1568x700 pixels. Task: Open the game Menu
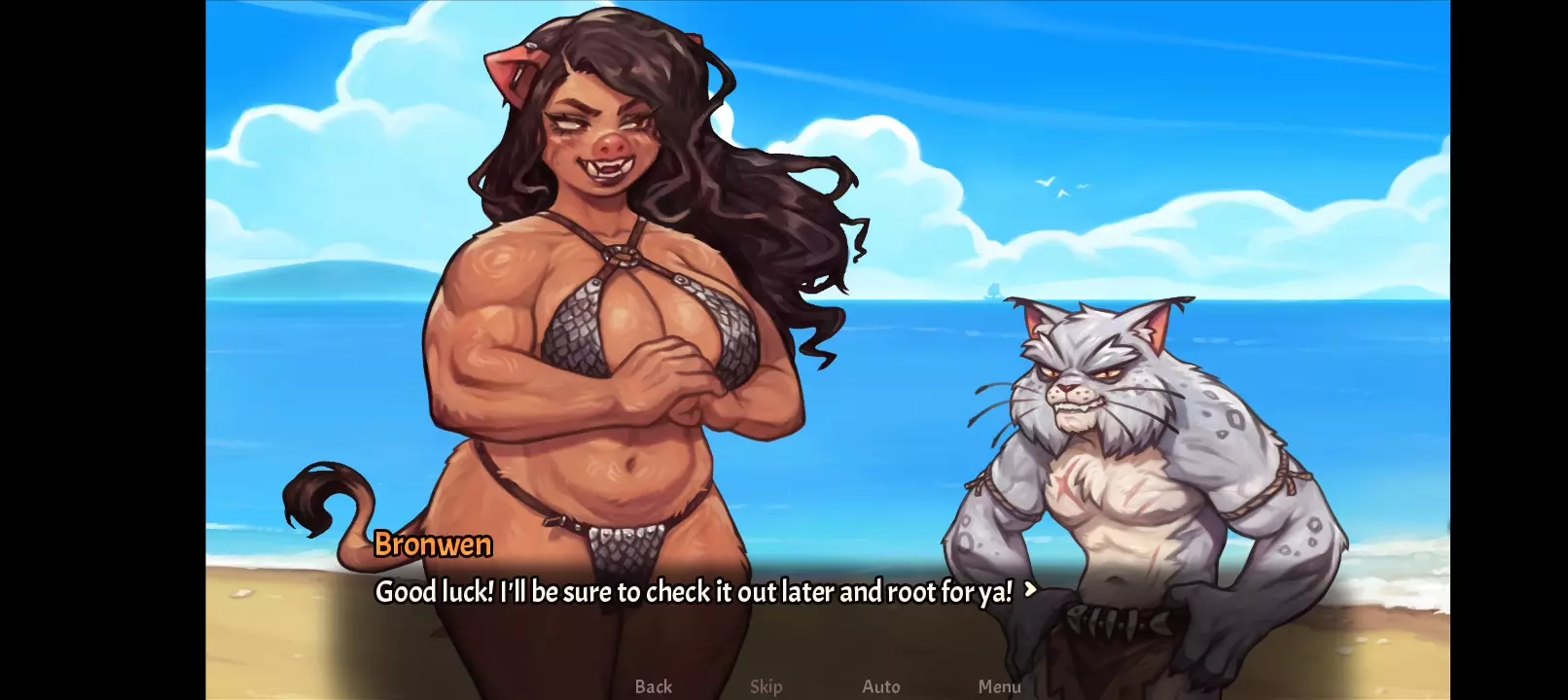999,686
